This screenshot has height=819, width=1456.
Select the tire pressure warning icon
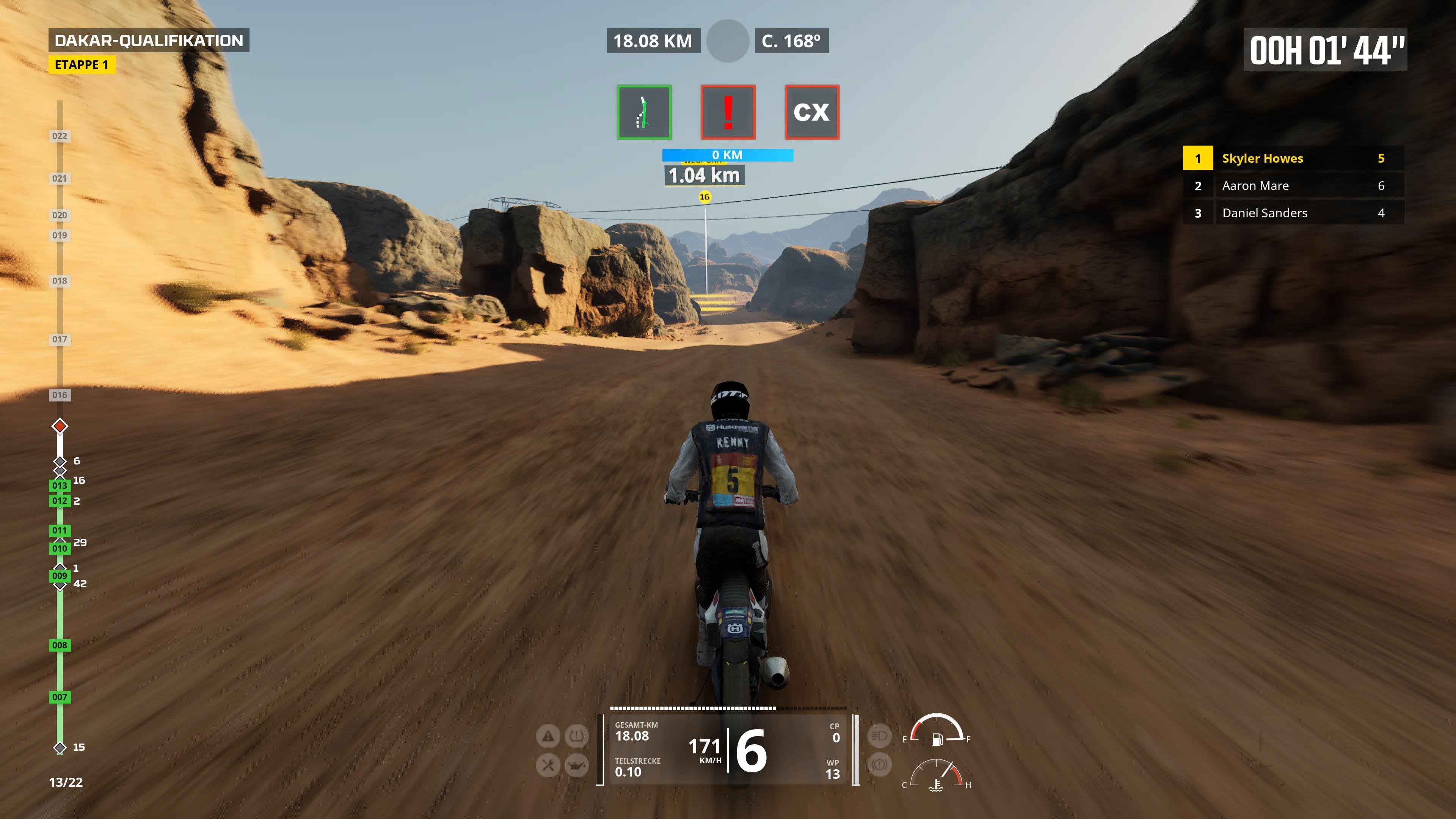click(x=576, y=736)
